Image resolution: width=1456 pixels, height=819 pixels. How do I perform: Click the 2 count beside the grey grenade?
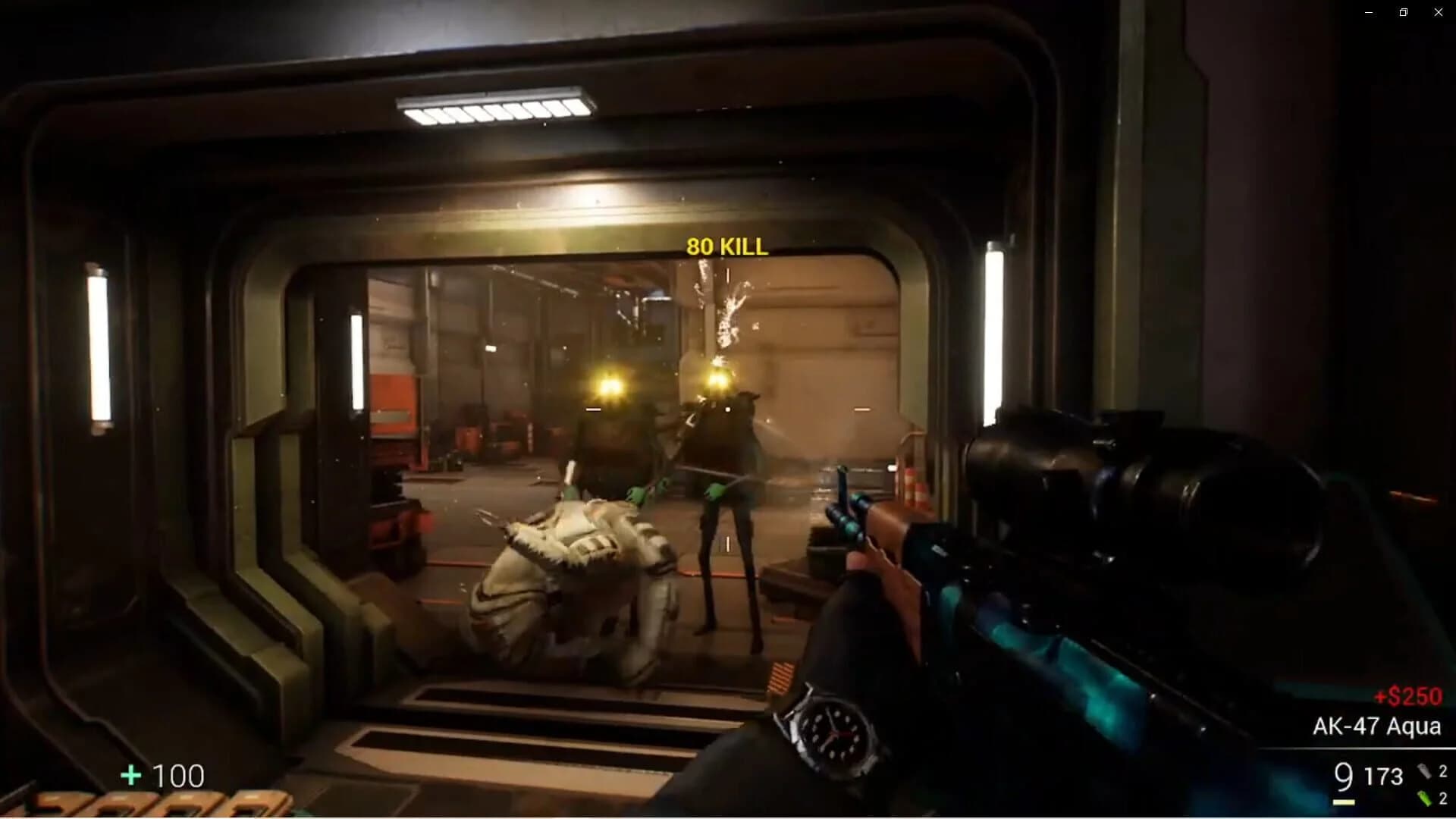1443,770
